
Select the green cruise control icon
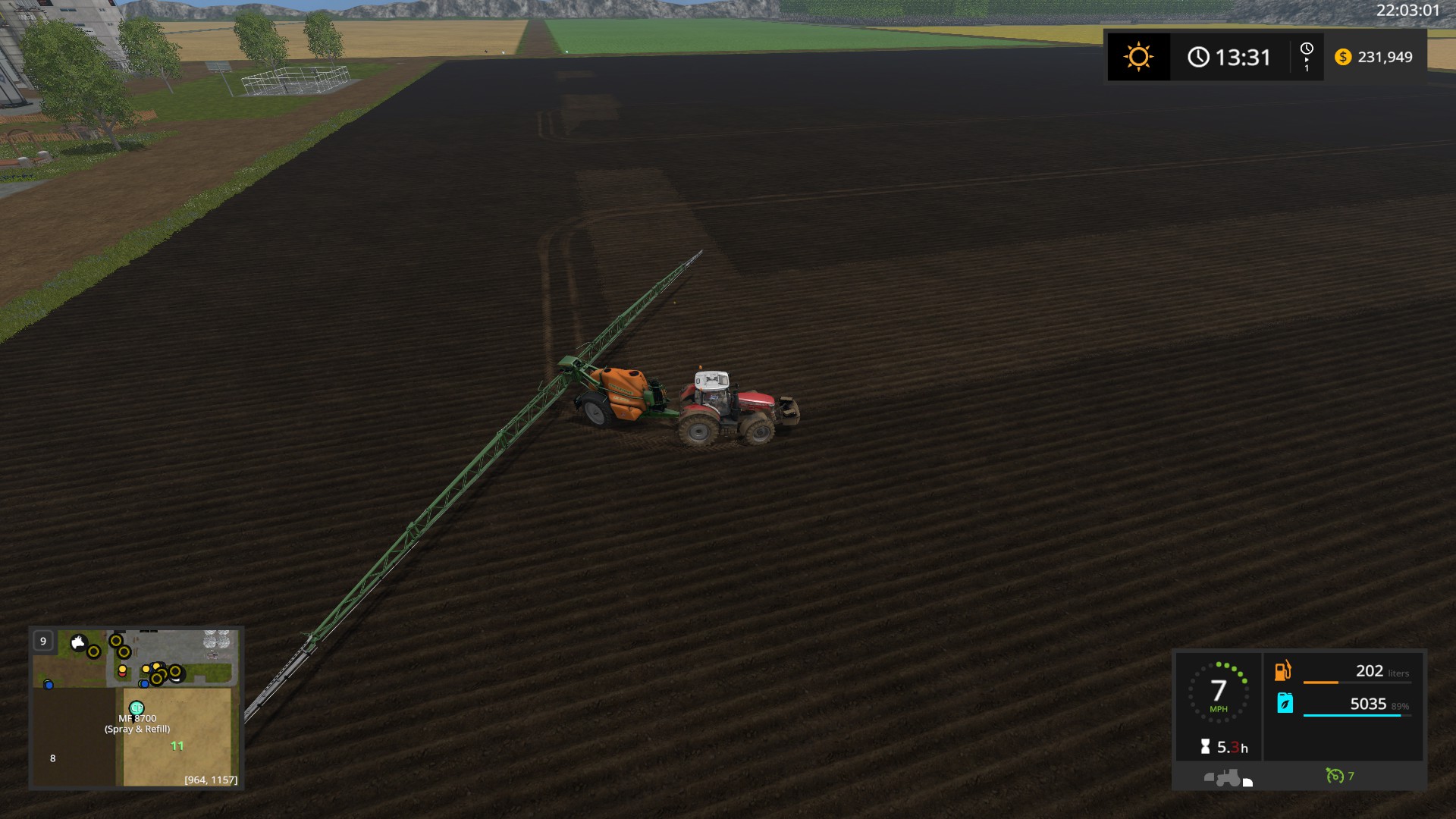pos(1335,777)
